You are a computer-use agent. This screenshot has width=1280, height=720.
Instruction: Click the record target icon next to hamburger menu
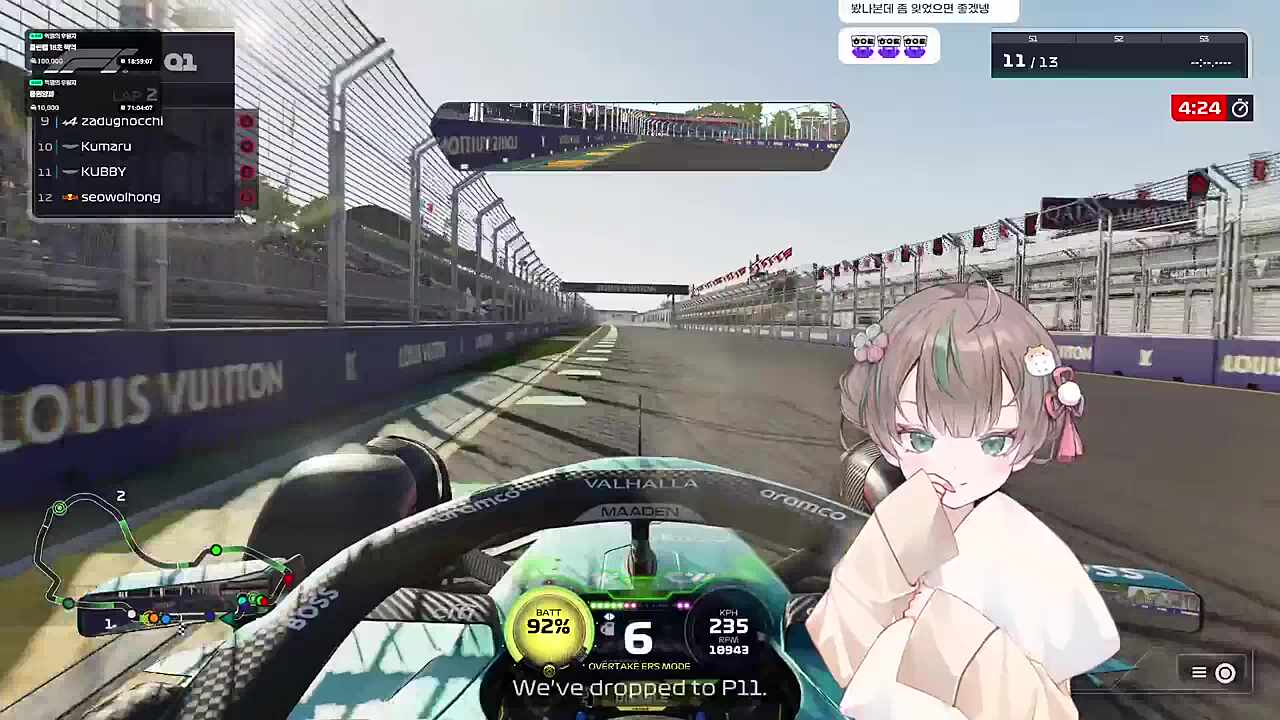[1226, 673]
